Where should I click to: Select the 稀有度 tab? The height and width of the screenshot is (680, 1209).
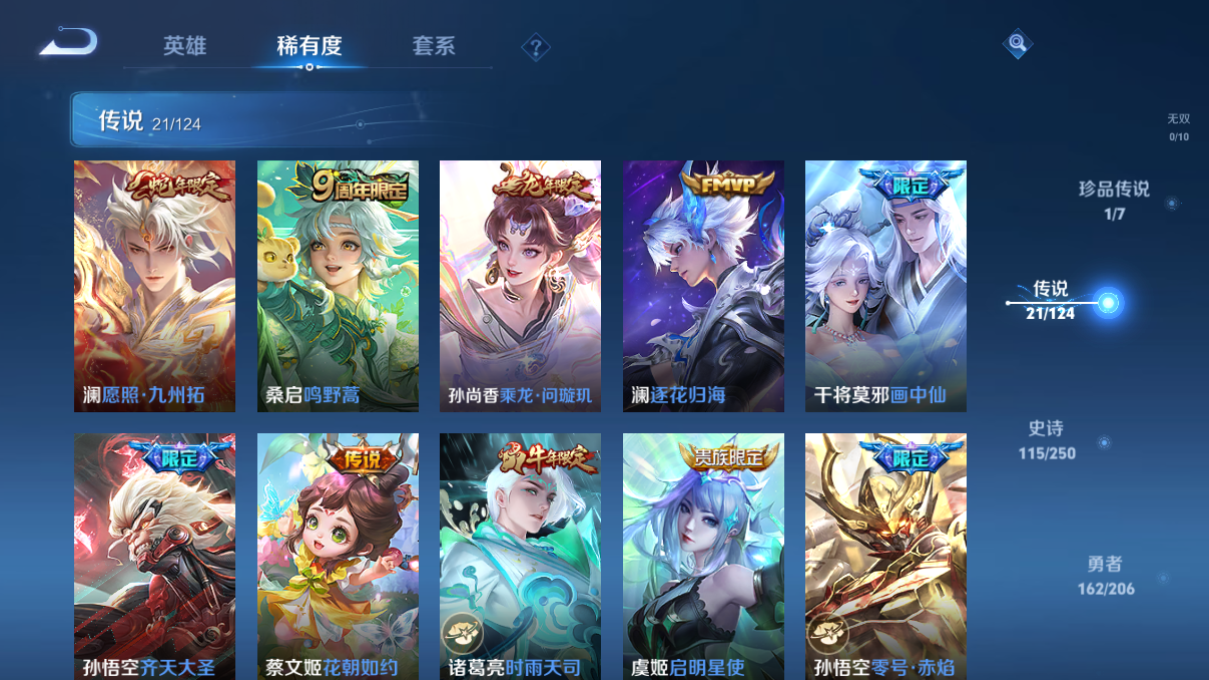pyautogui.click(x=309, y=46)
